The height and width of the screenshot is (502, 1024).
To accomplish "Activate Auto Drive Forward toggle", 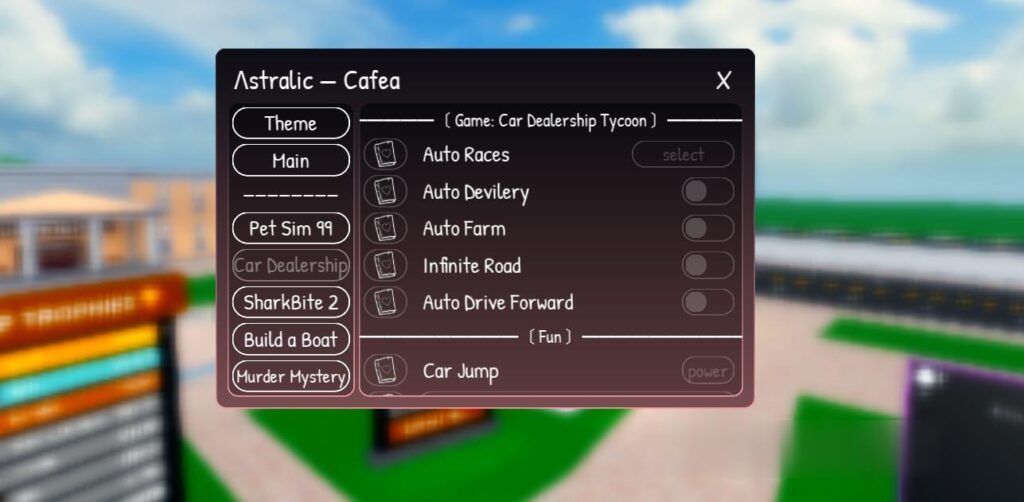I will point(708,302).
